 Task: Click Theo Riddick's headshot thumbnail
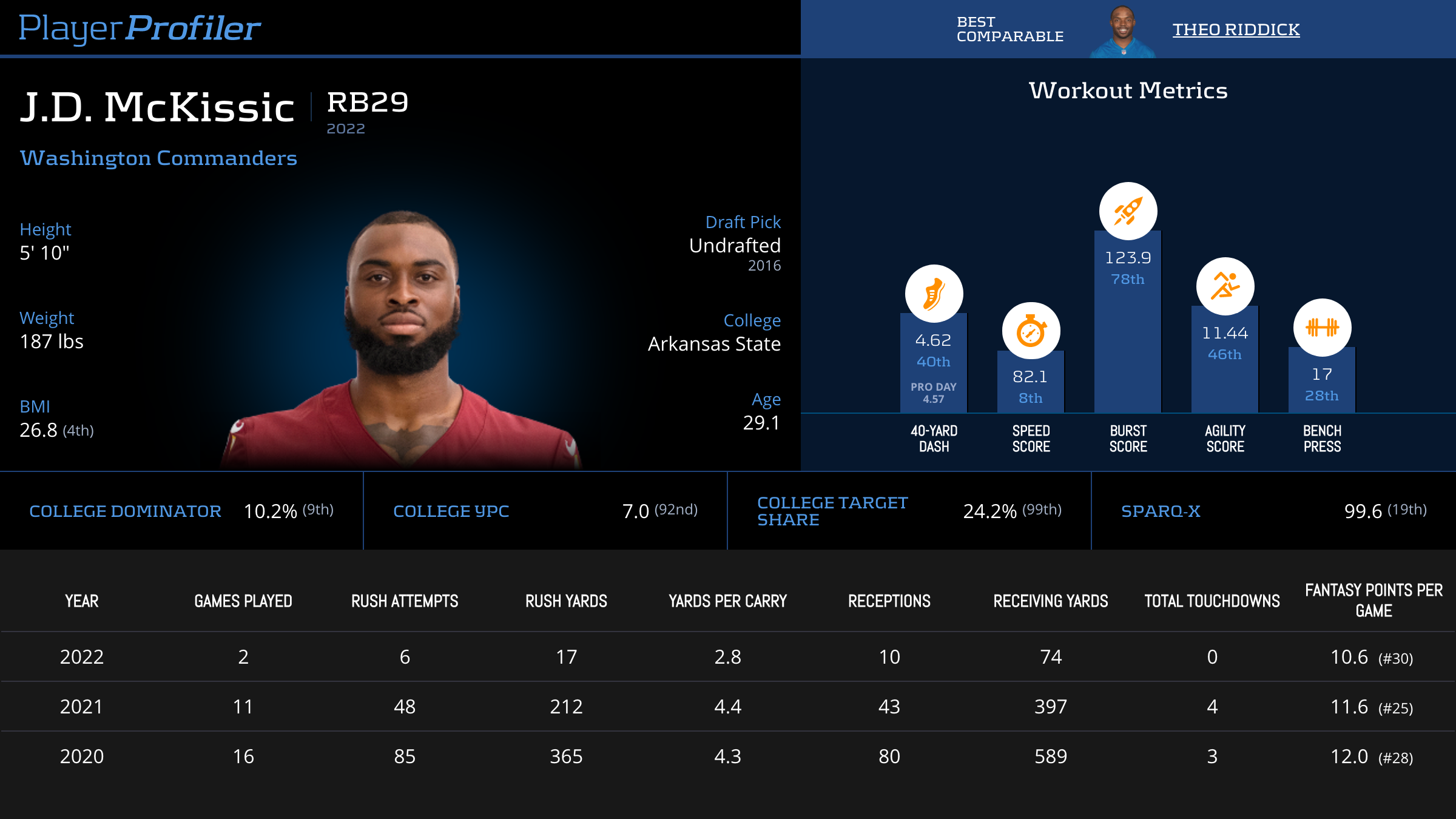[1123, 32]
